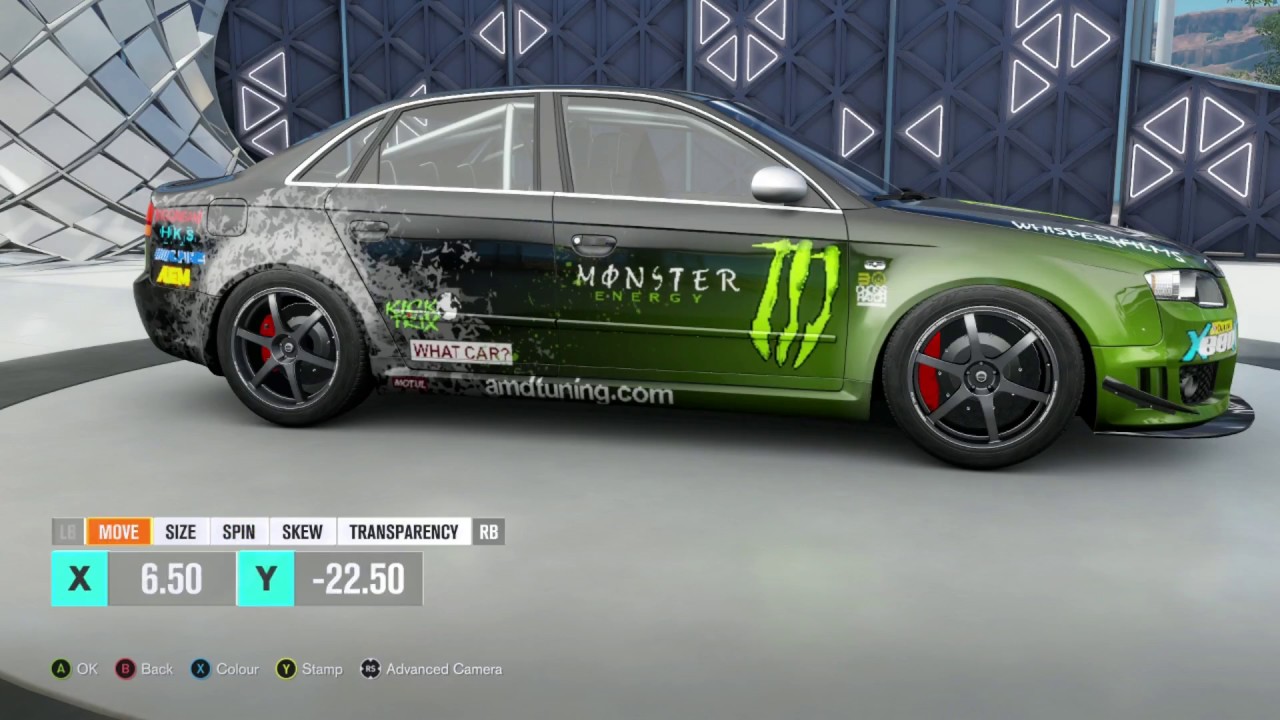
Task: Click the Y coordinate value -22.50
Action: (360, 579)
